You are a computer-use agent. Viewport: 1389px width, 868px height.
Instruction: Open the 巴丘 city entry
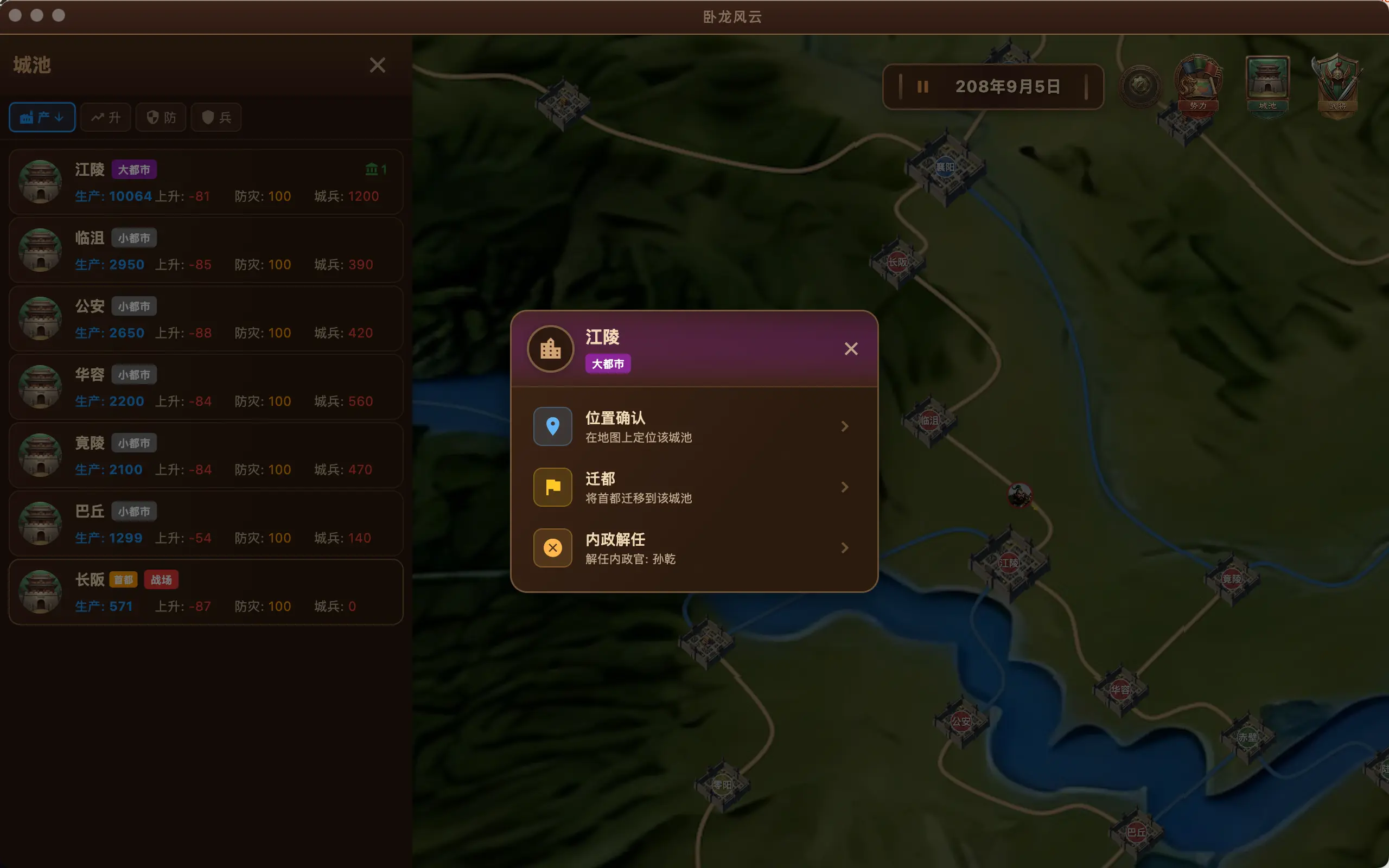pyautogui.click(x=206, y=524)
